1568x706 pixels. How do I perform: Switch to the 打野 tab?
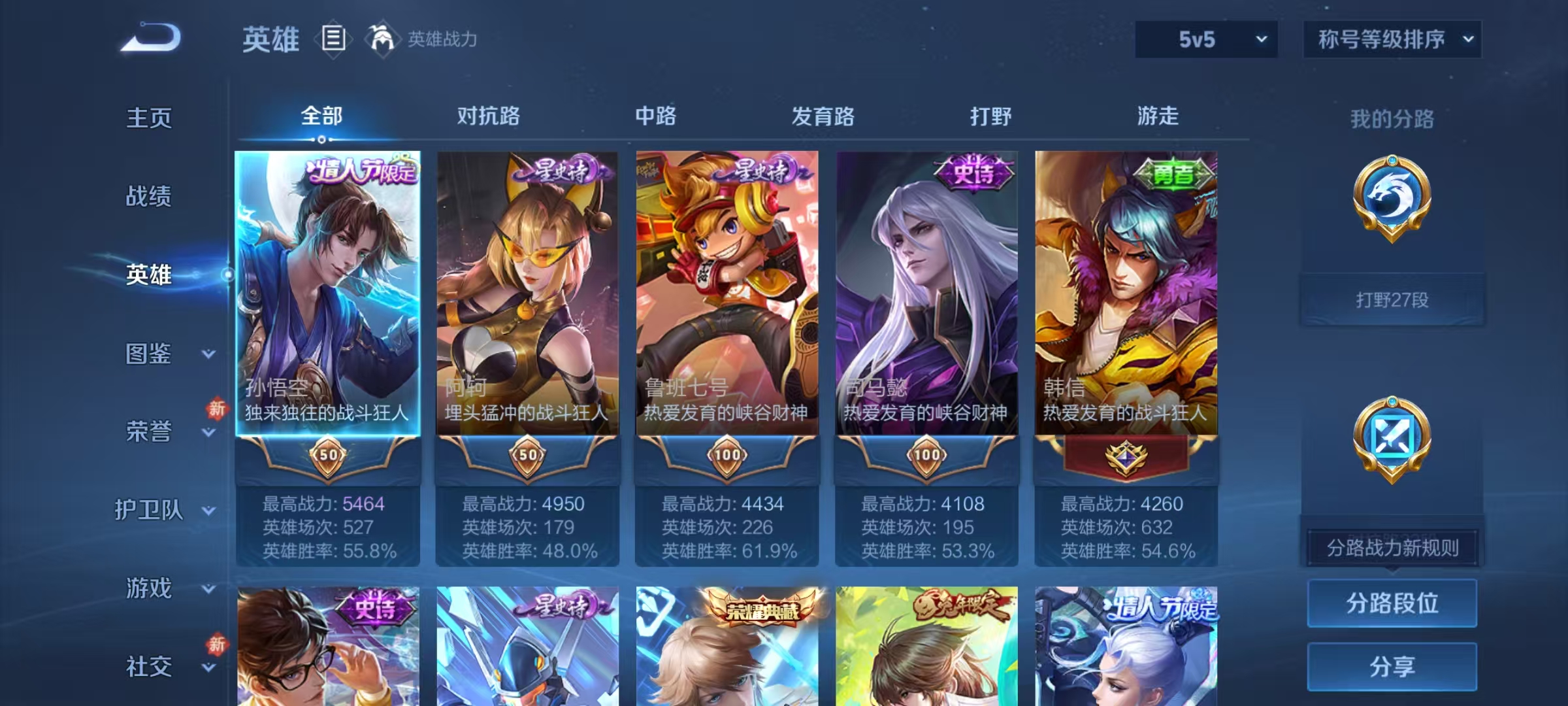(990, 116)
